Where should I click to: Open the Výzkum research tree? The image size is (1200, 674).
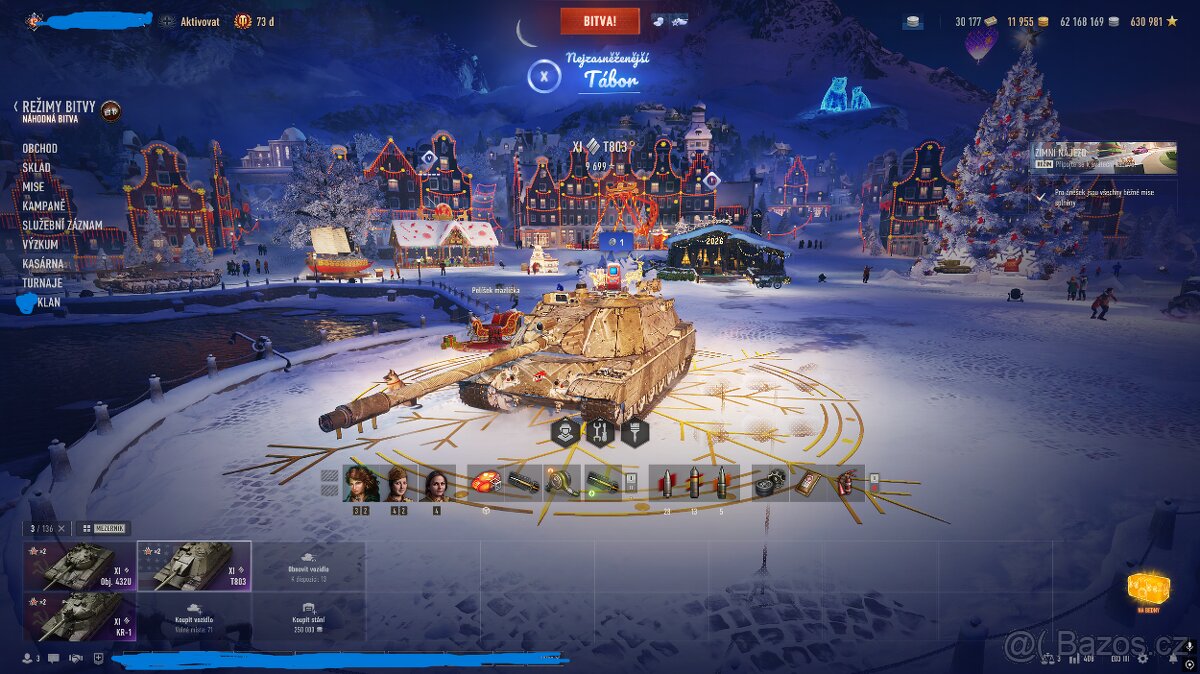(x=40, y=244)
